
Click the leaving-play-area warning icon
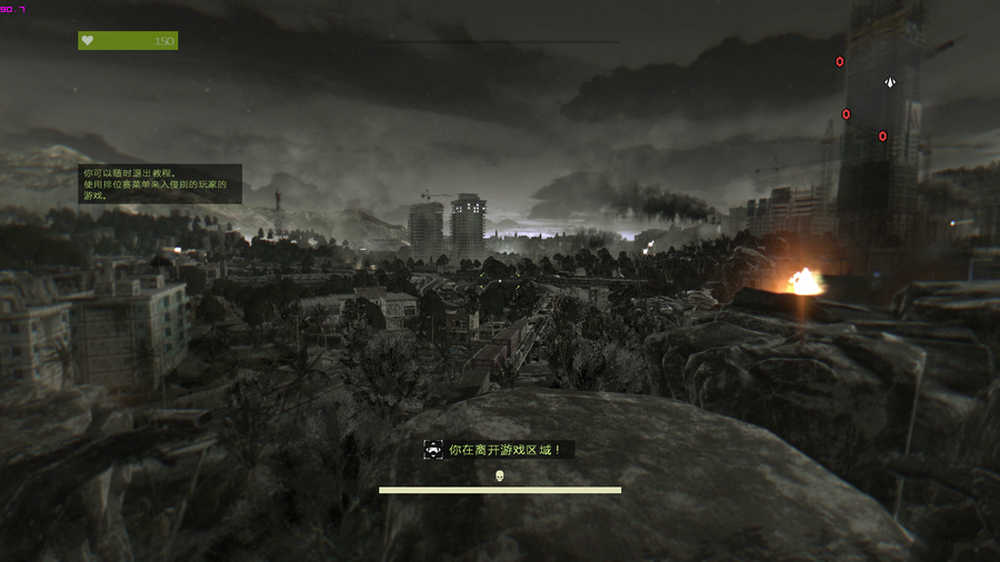434,450
